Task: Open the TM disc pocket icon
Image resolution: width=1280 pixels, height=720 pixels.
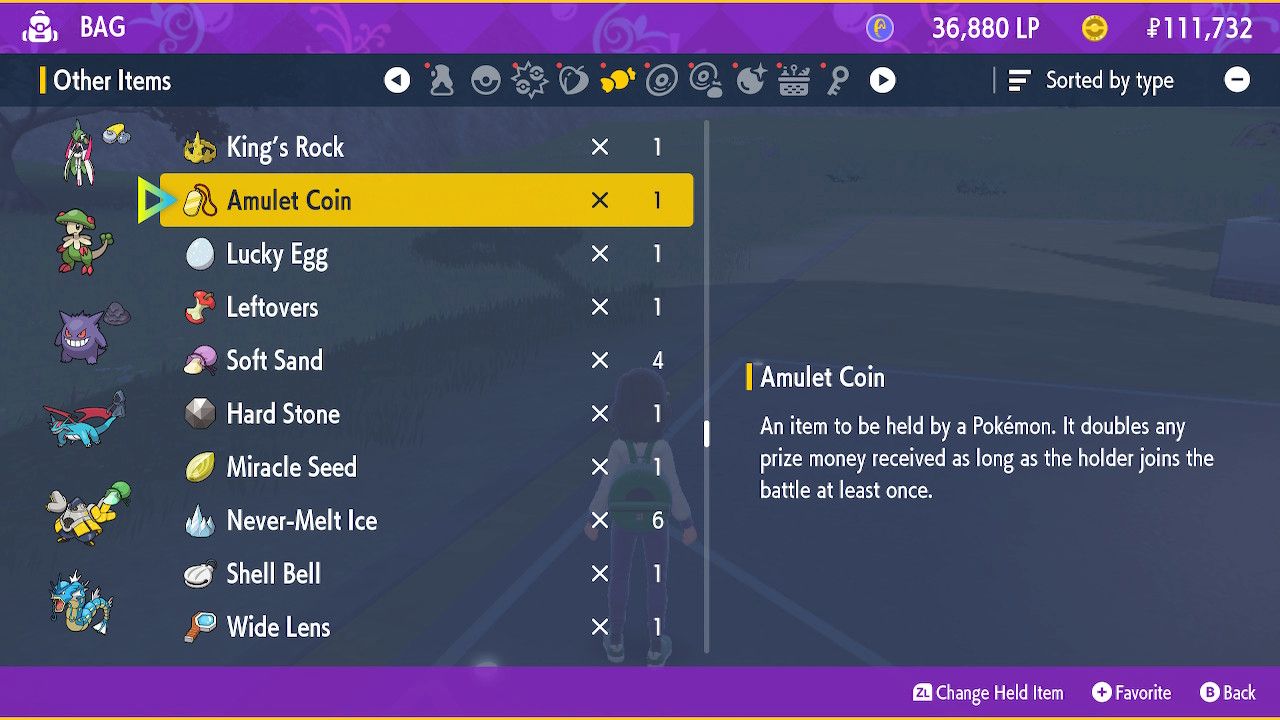Action: click(661, 80)
